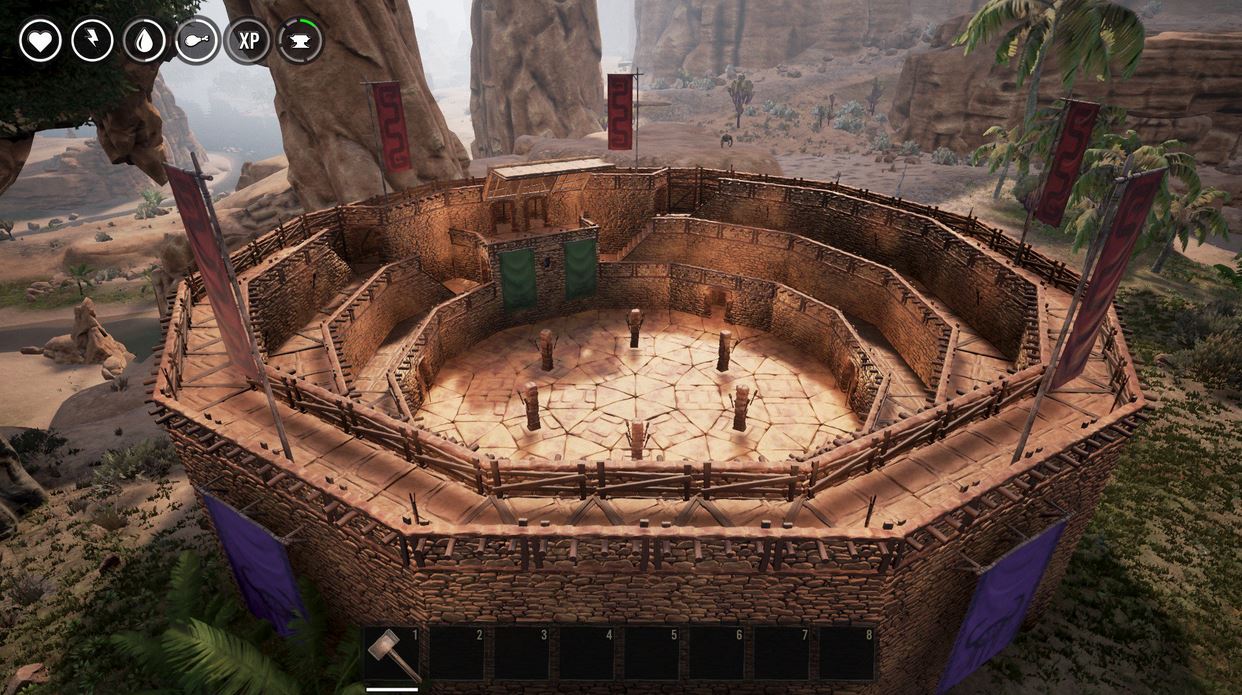Viewport: 1242px width, 695px height.
Task: Click the meat hunger icon
Action: [x=196, y=41]
